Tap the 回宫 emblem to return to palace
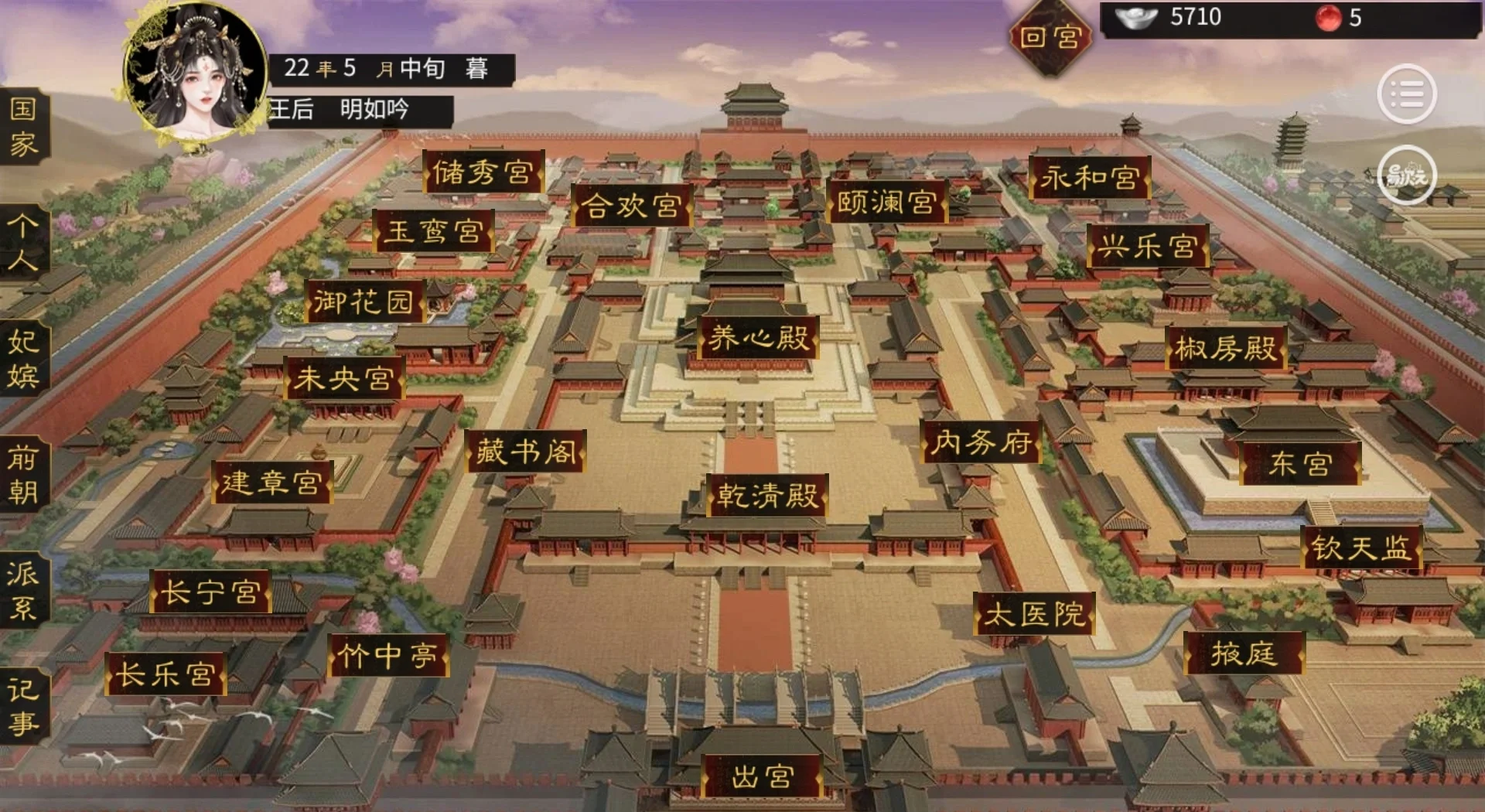Screen dimensions: 1485x812 1053,35
